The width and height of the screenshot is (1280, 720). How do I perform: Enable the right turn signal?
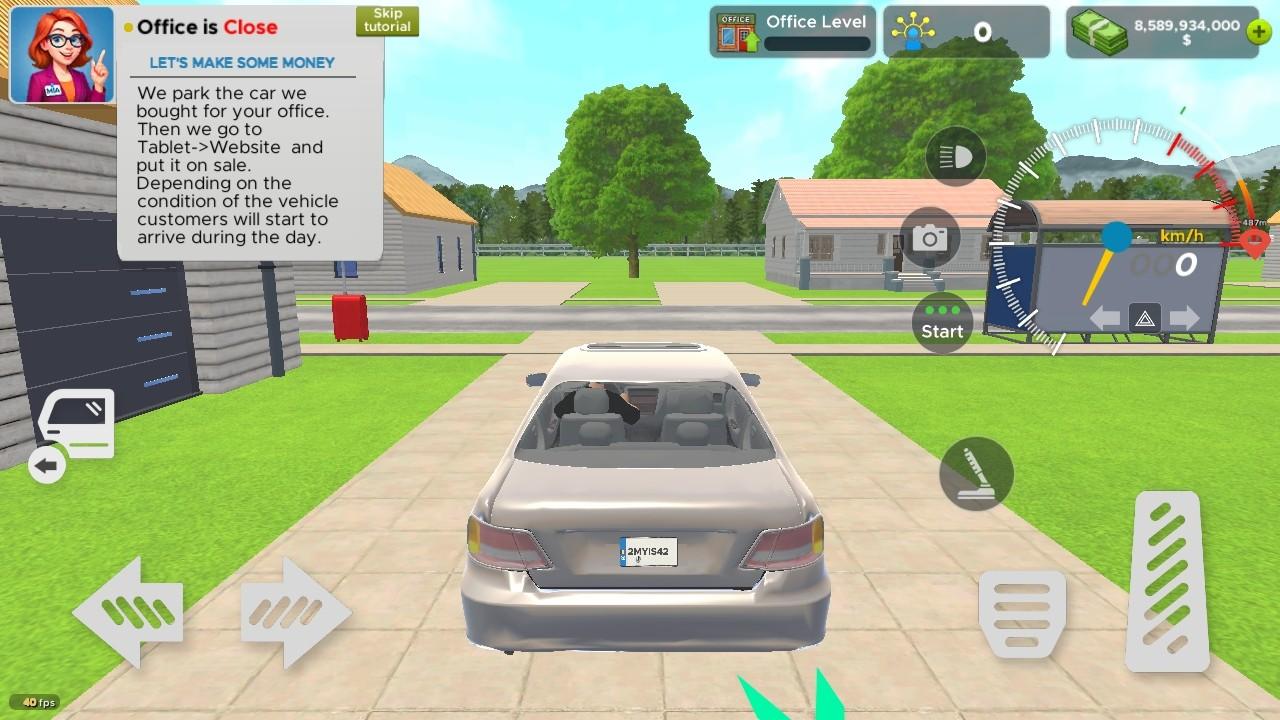coord(1184,318)
